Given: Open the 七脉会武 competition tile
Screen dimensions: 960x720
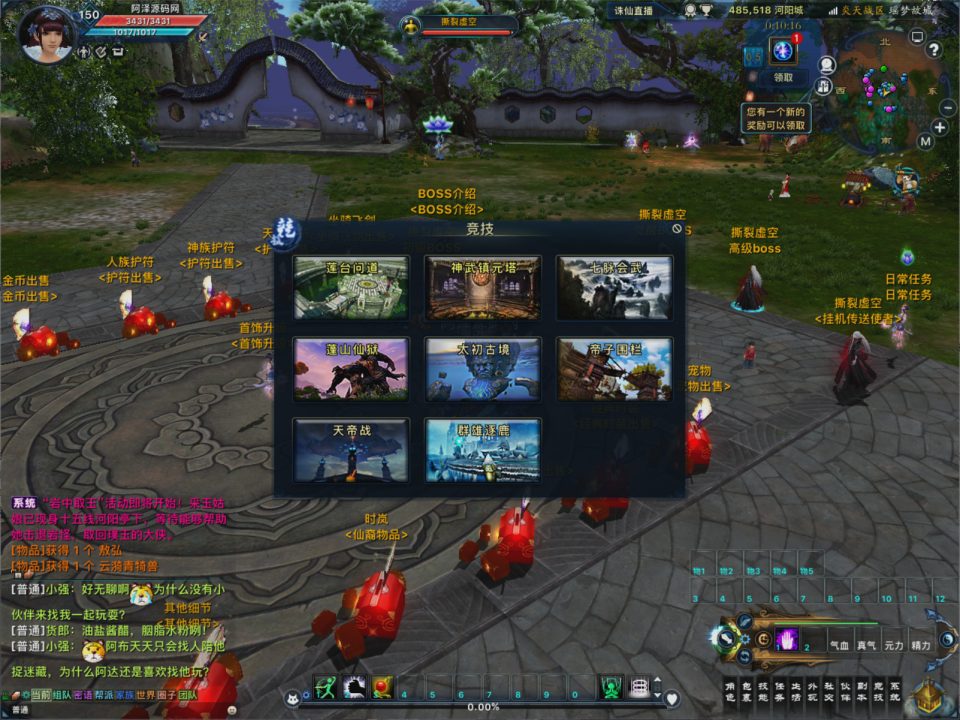Looking at the screenshot, I should 614,287.
